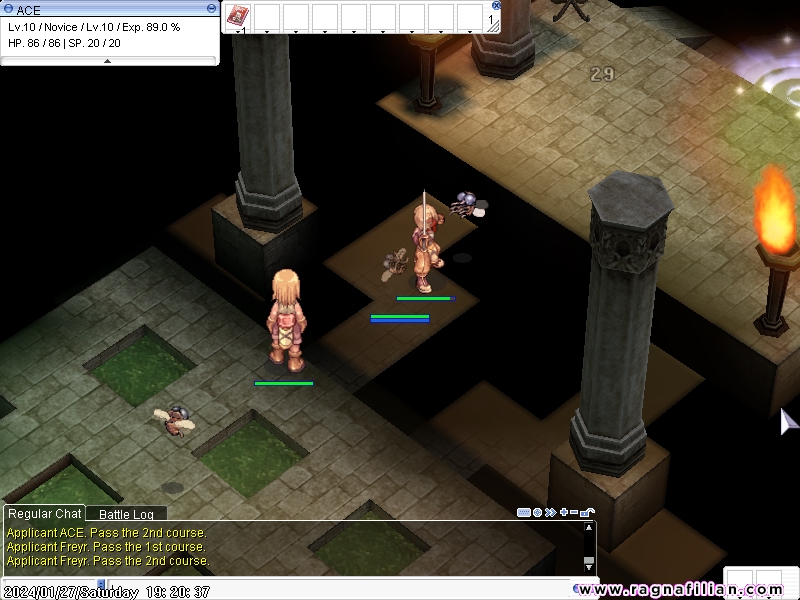Enlarge chat window with plus button
Viewport: 800px width, 600px height.
point(562,513)
